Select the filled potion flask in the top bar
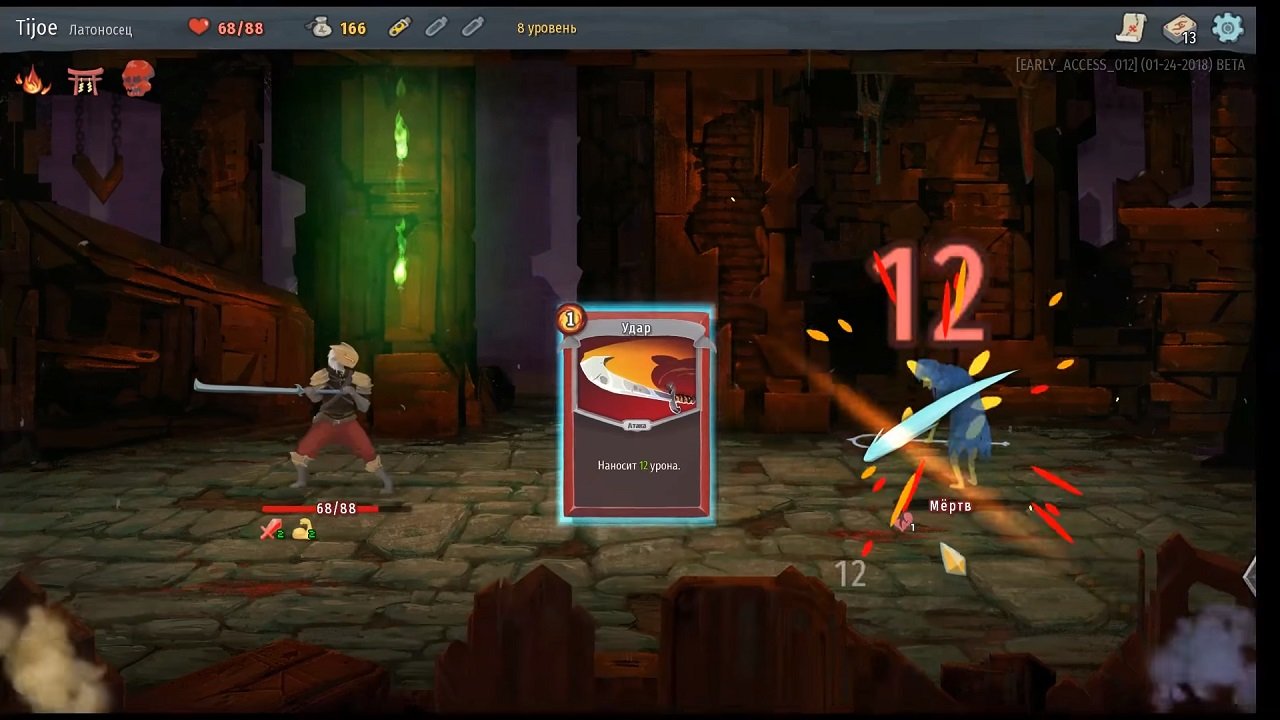 399,27
